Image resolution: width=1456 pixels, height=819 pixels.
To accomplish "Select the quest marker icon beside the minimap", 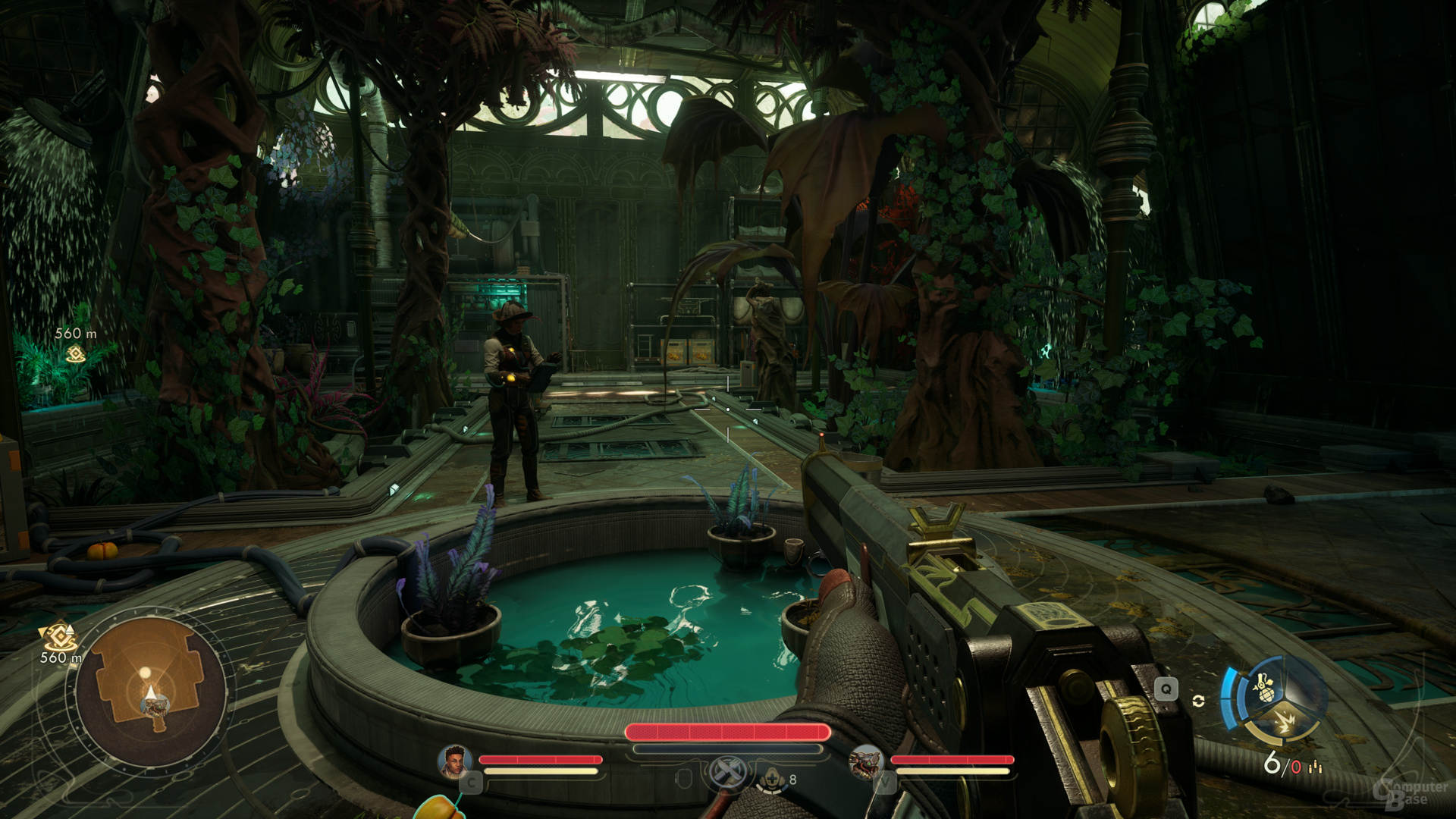I will coord(59,637).
